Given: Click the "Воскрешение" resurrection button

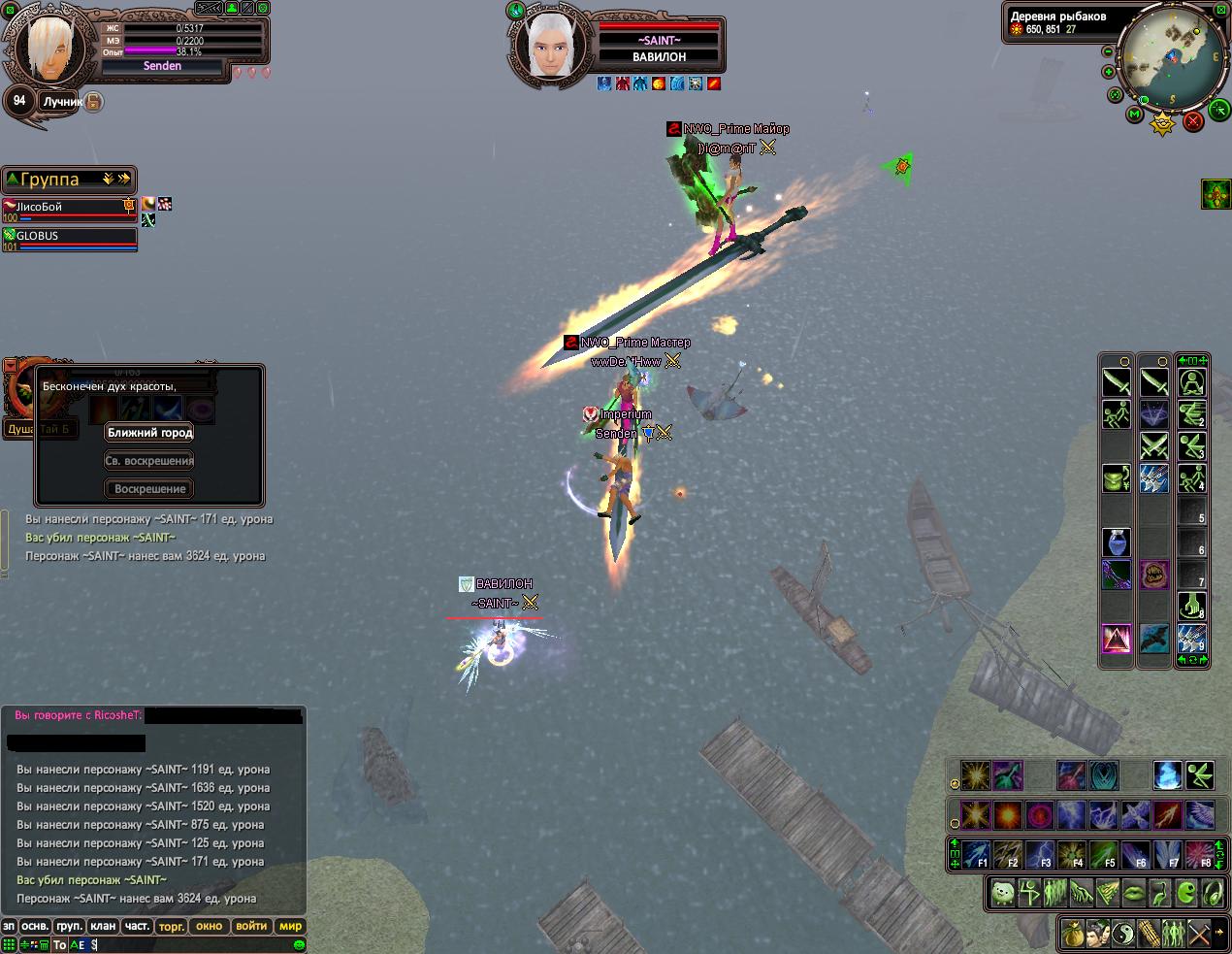Looking at the screenshot, I should coord(149,489).
